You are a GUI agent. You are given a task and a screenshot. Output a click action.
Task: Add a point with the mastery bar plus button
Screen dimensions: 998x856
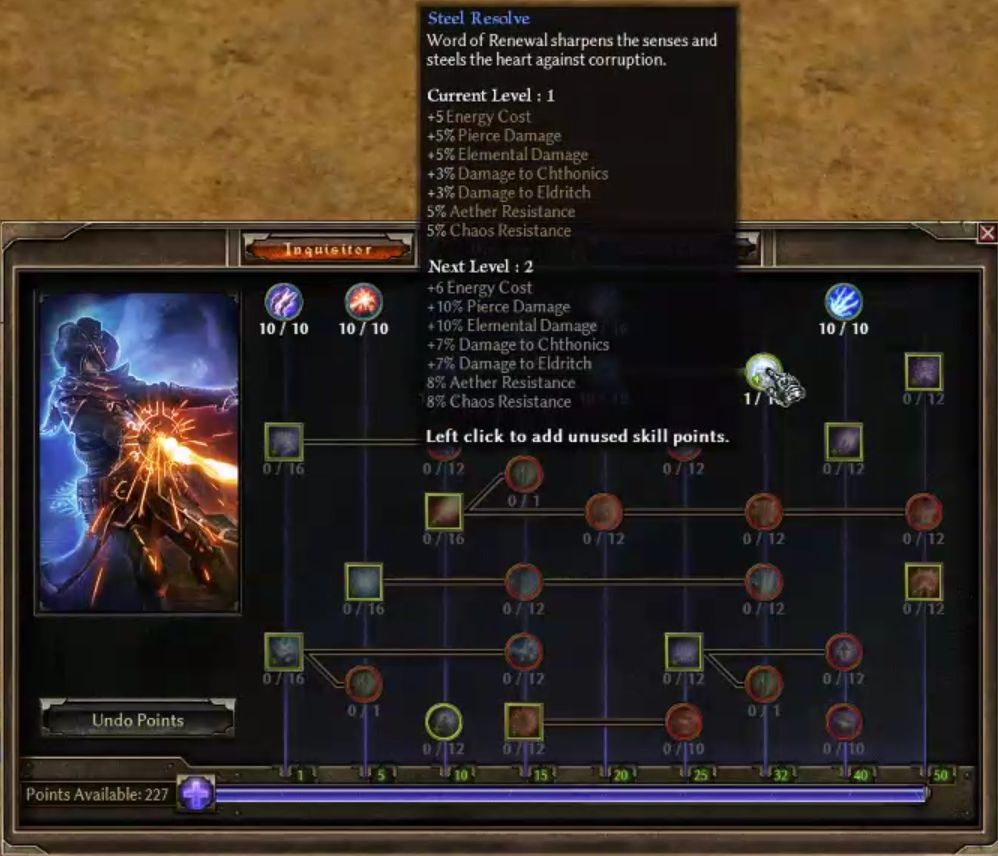pyautogui.click(x=197, y=795)
